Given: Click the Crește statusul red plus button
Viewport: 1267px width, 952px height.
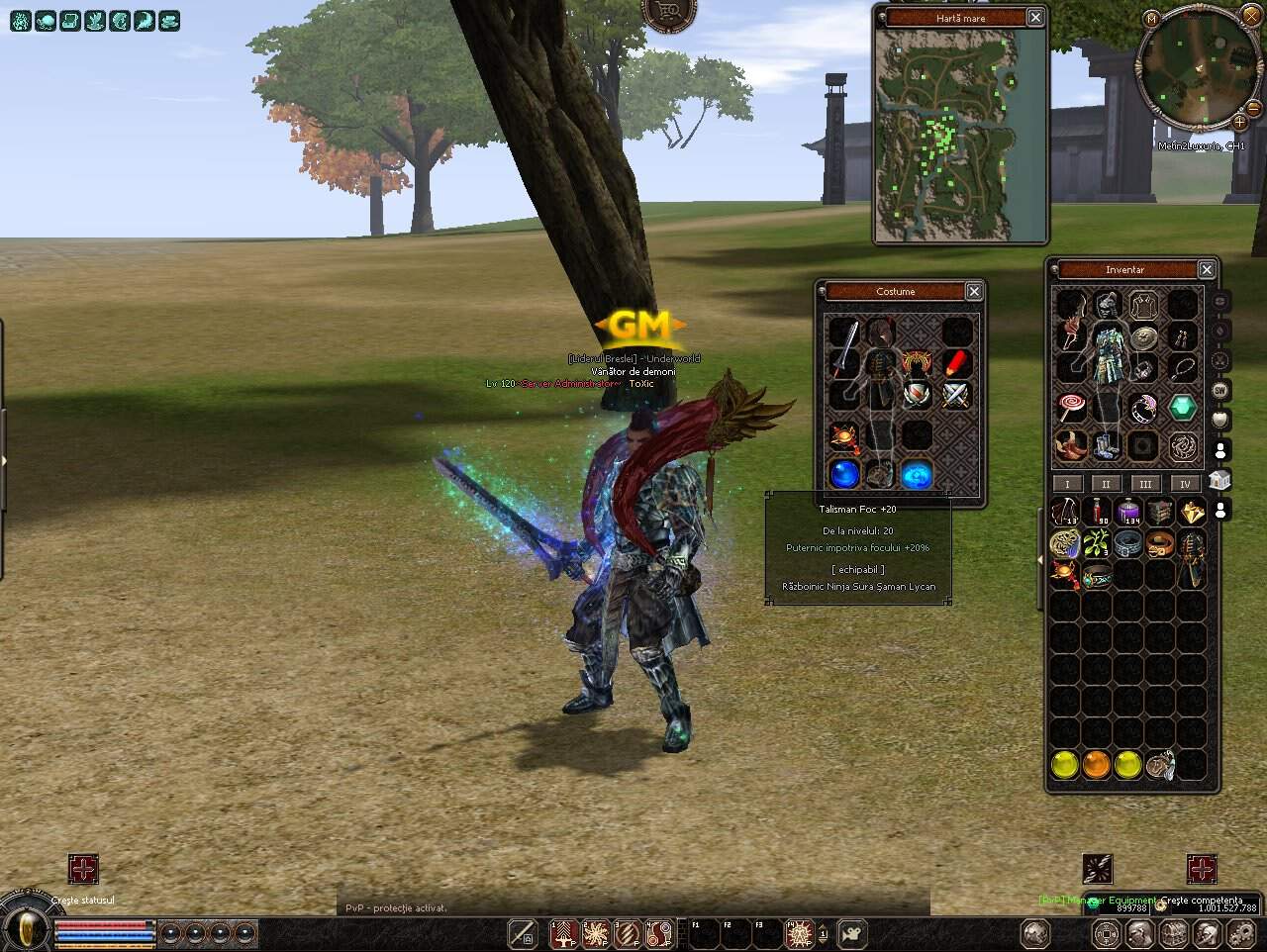Looking at the screenshot, I should (x=83, y=869).
